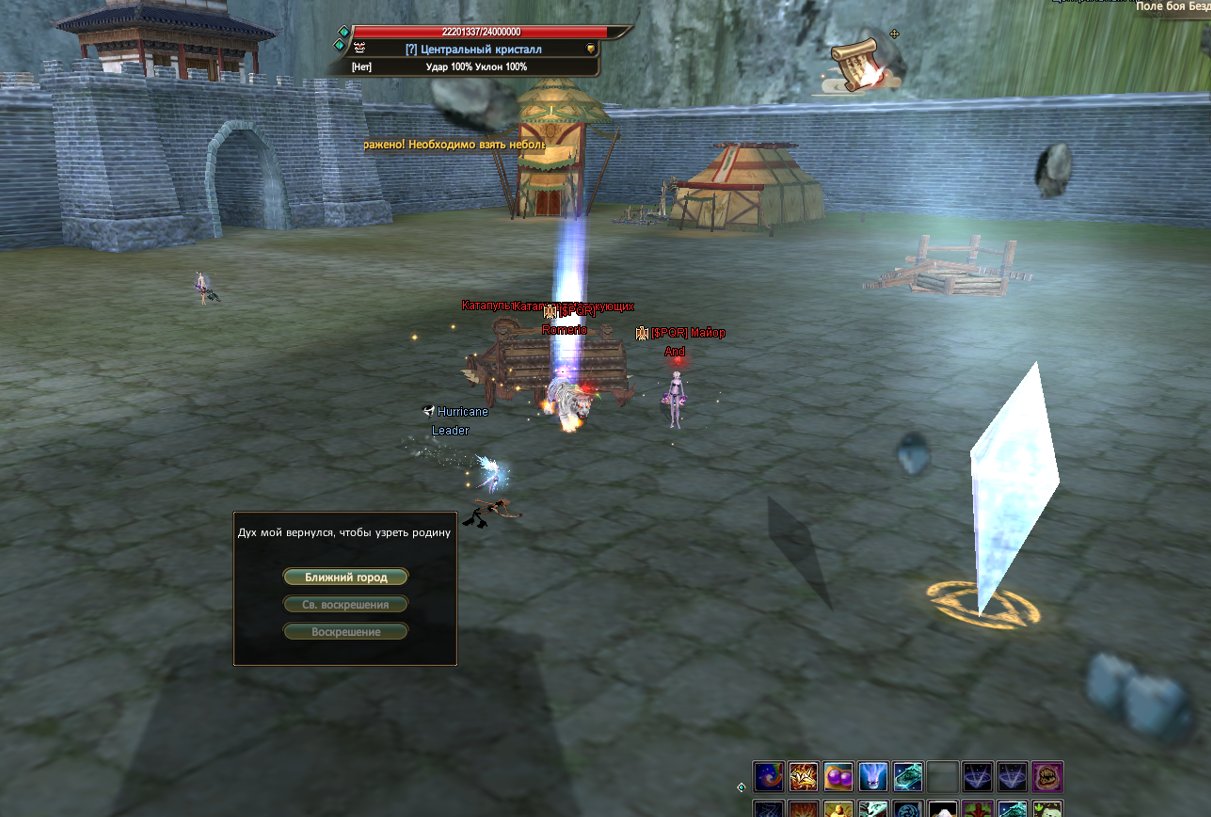The image size is (1211, 817).
Task: Click the move-handle cross near the scroll
Action: [x=894, y=34]
